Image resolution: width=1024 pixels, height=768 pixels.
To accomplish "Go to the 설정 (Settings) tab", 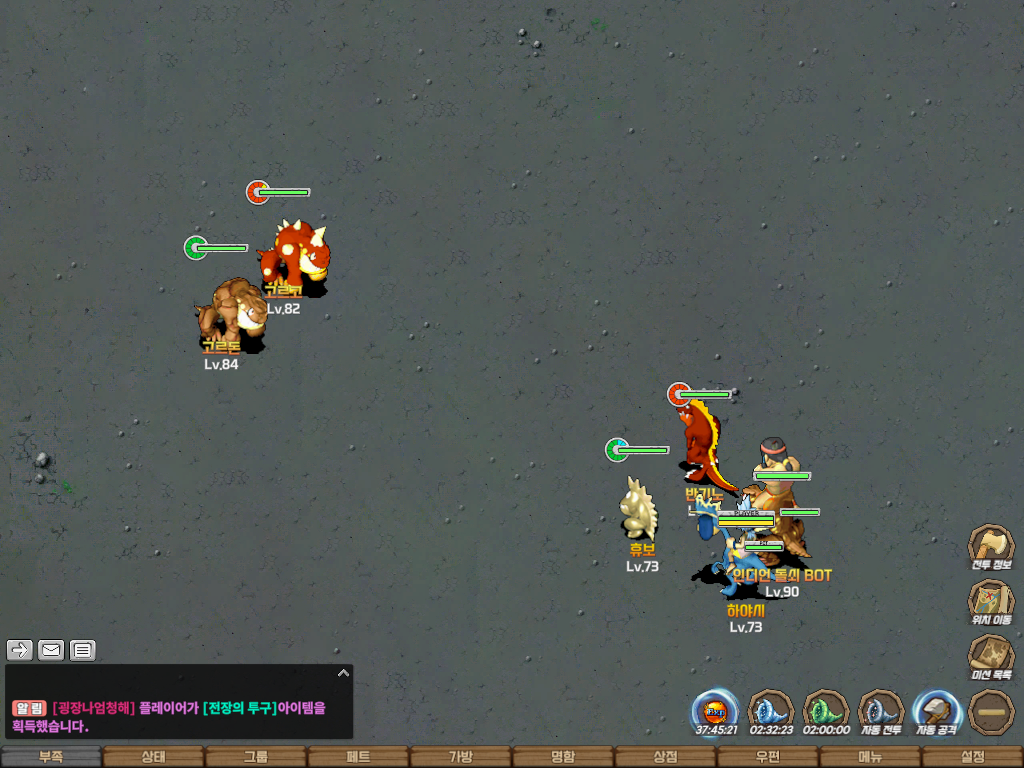I will [972, 757].
